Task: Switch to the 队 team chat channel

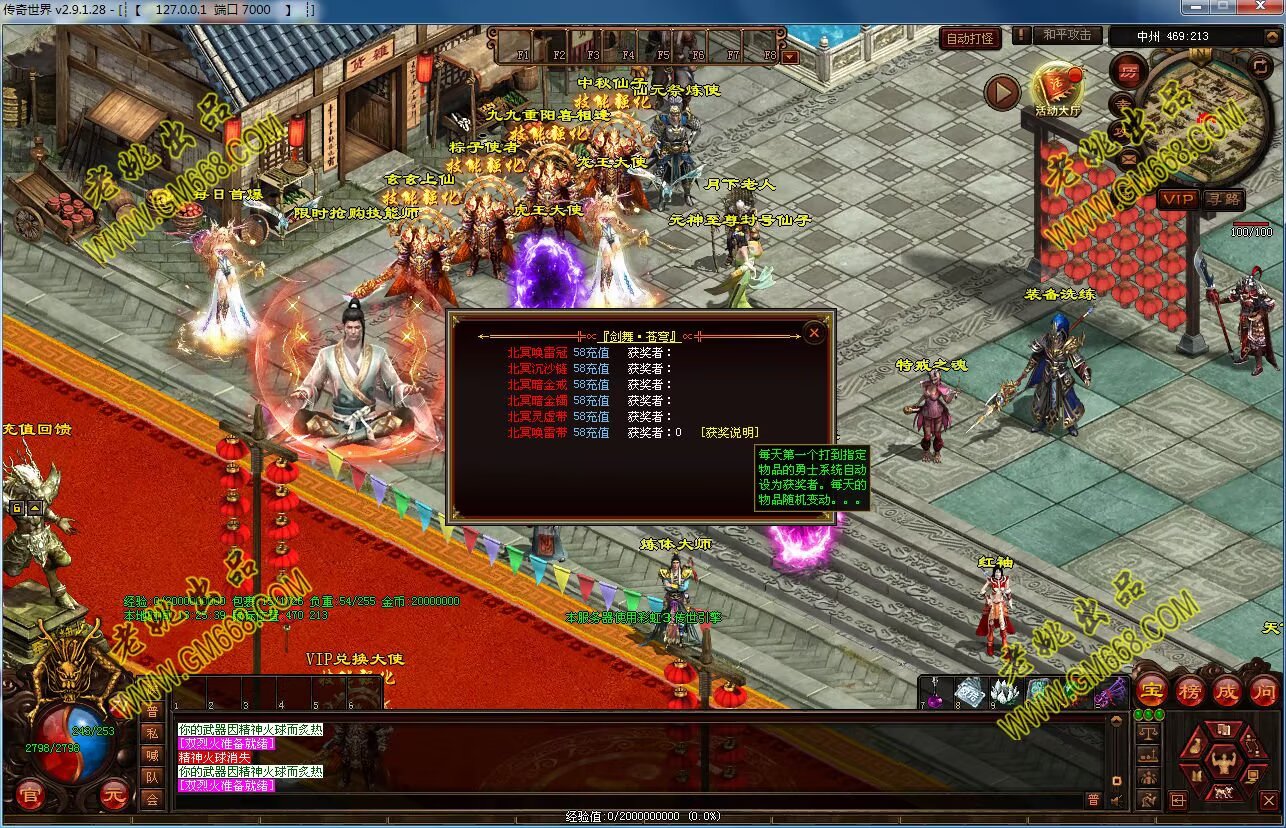Action: (x=151, y=777)
